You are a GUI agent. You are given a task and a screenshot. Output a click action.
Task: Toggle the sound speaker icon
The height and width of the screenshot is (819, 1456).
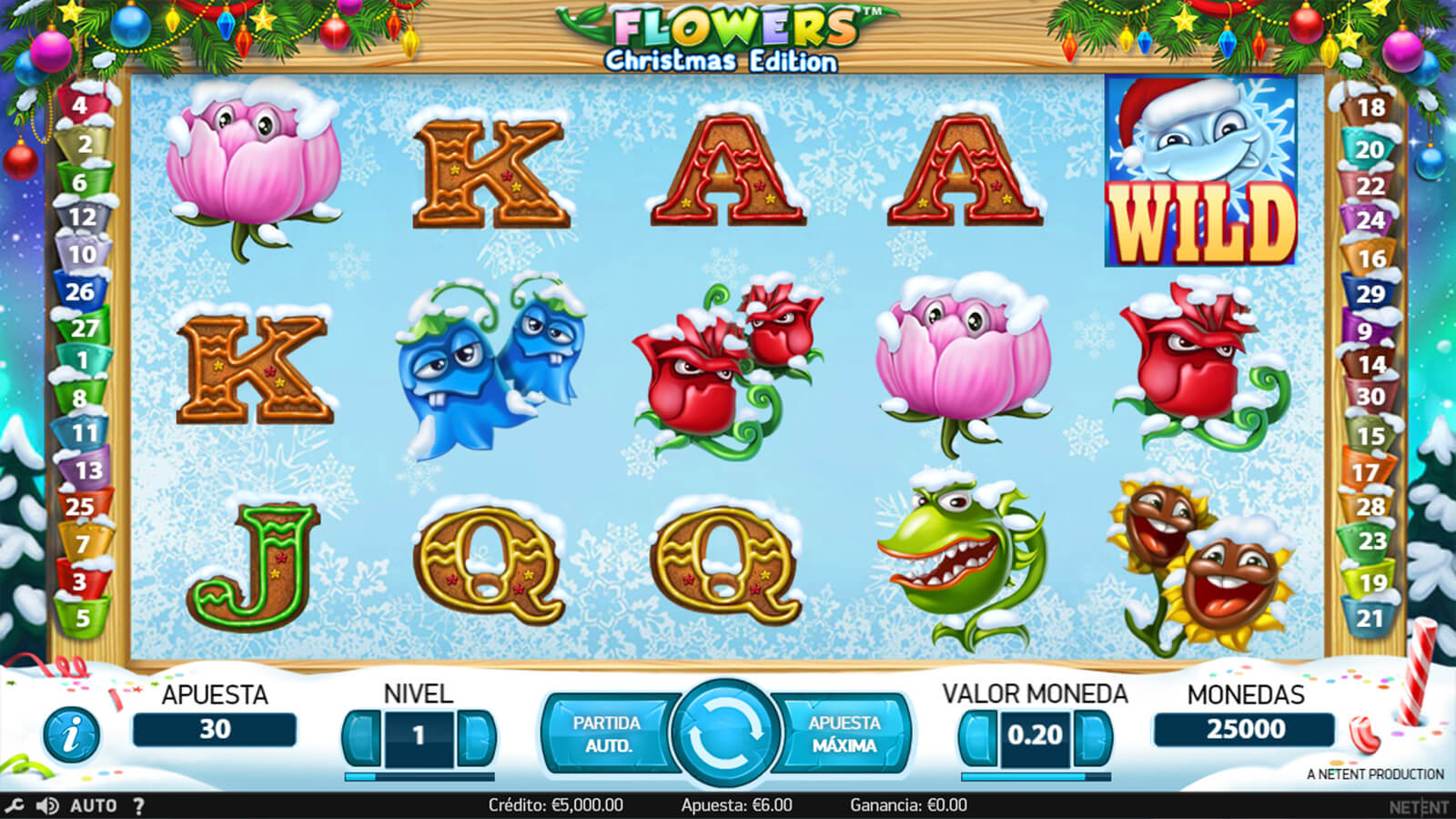tap(47, 805)
